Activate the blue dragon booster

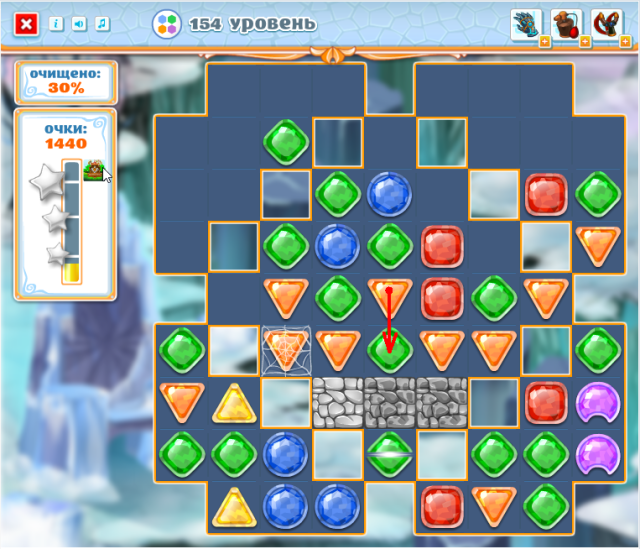(526, 23)
